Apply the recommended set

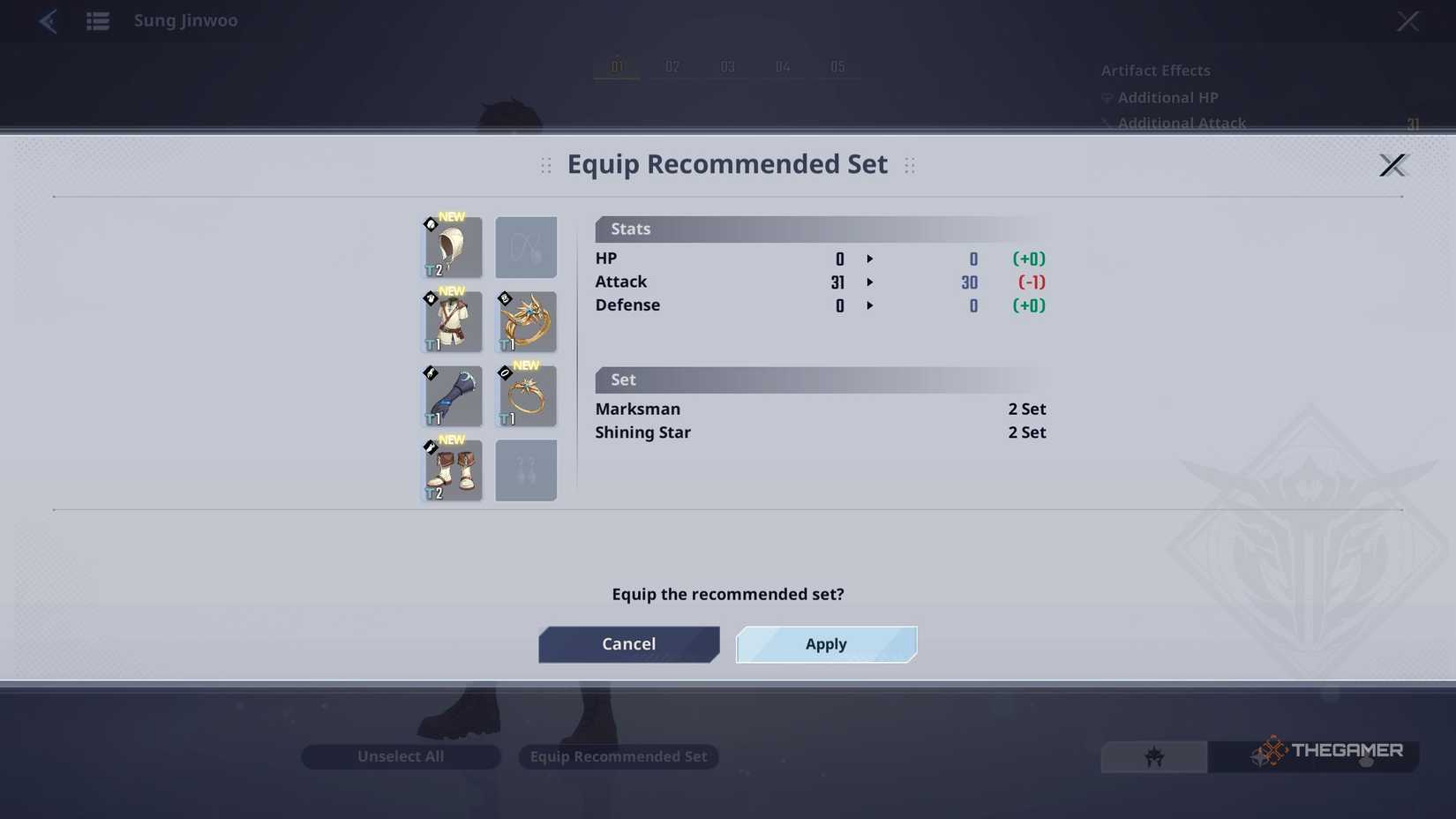coord(825,644)
